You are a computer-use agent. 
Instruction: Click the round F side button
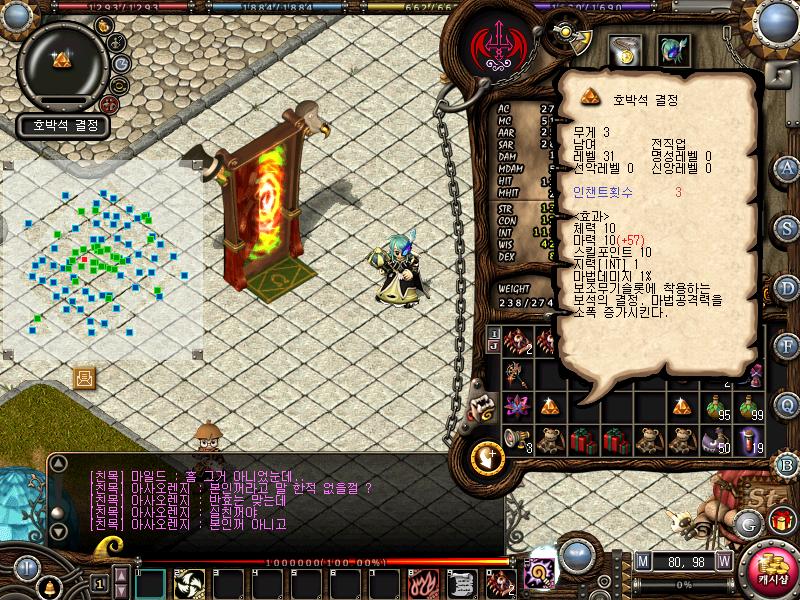tap(787, 345)
